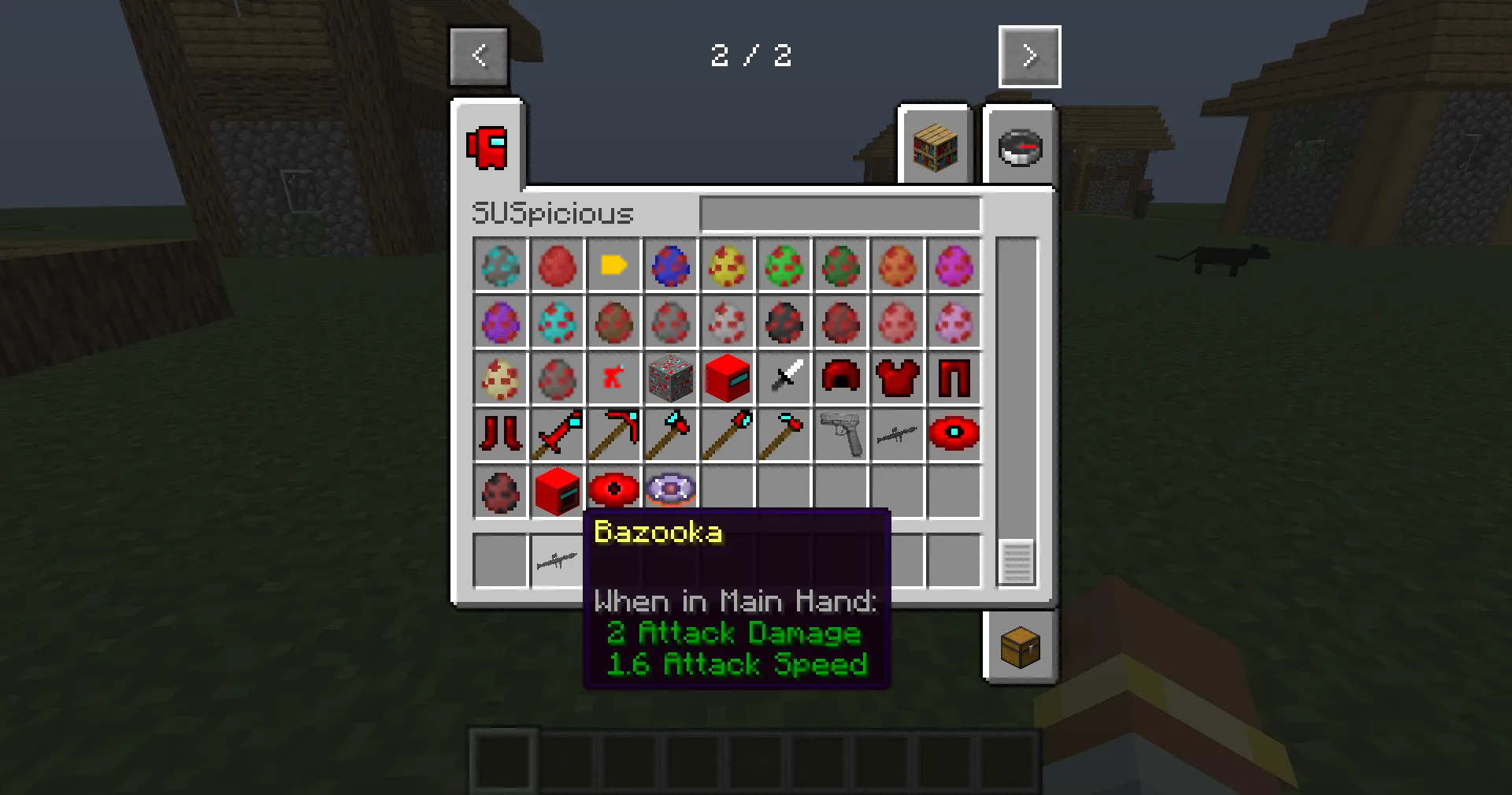This screenshot has width=1512, height=795.
Task: Click the item search text field
Action: point(839,214)
